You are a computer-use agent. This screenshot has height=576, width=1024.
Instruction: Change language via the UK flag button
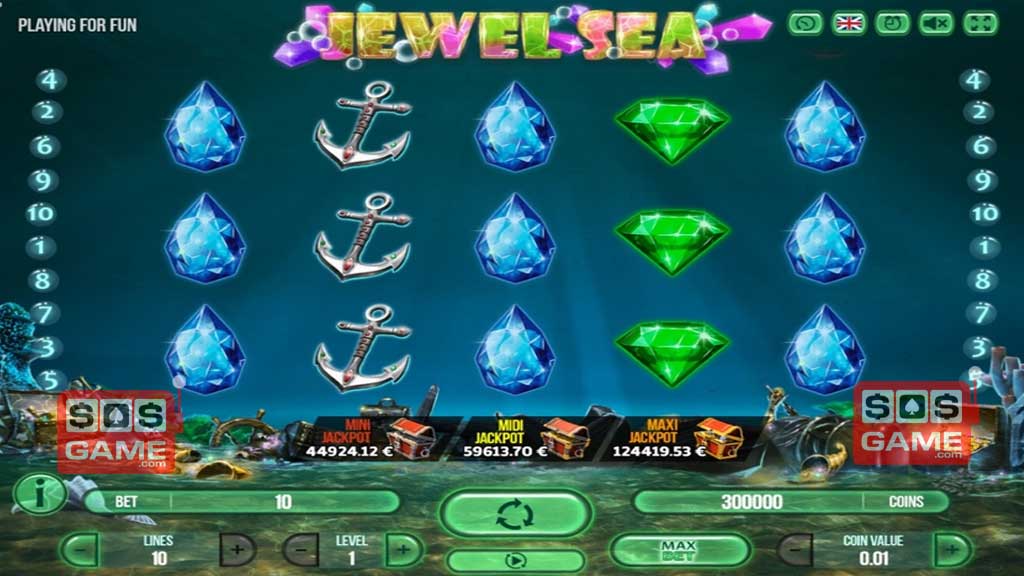[849, 23]
